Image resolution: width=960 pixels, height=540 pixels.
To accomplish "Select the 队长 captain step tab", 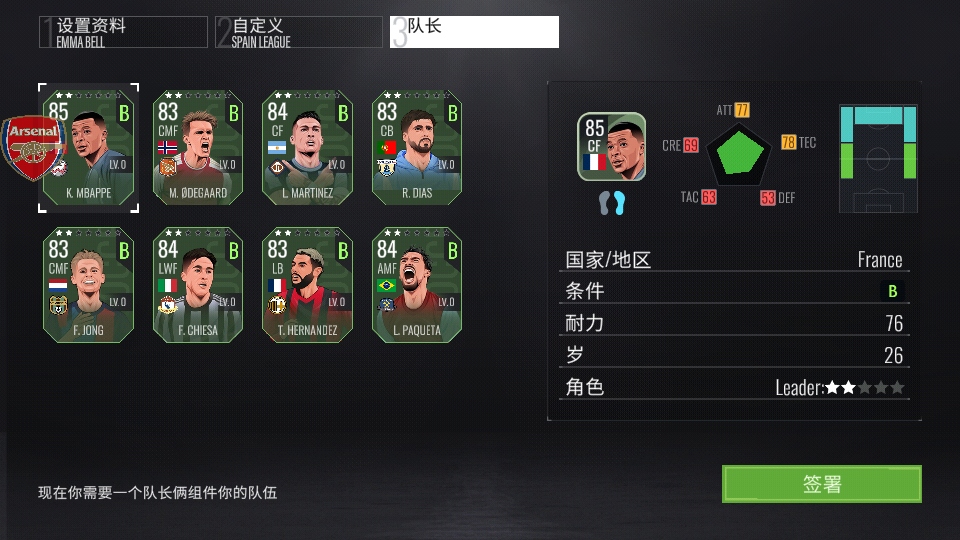I will [x=475, y=32].
